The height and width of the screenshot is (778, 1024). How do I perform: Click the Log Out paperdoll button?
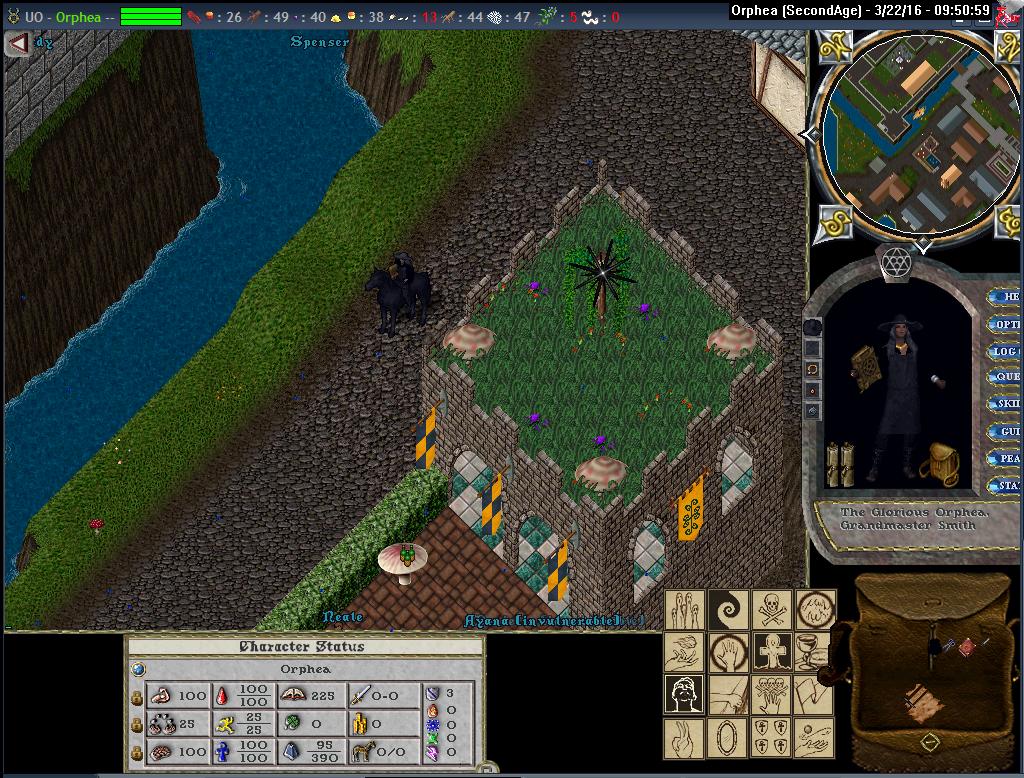1005,351
